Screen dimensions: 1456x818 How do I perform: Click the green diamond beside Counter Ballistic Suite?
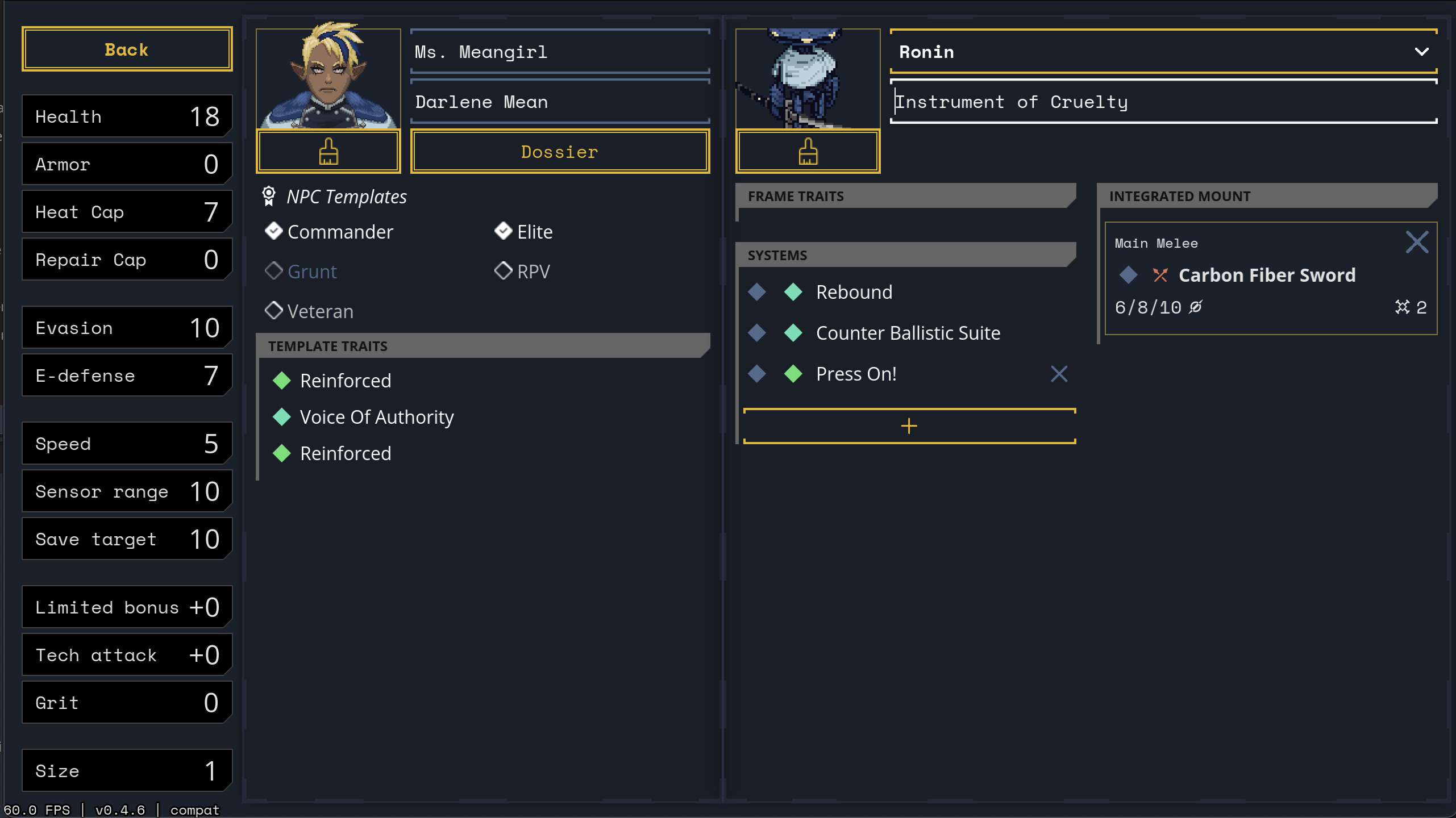coord(793,333)
